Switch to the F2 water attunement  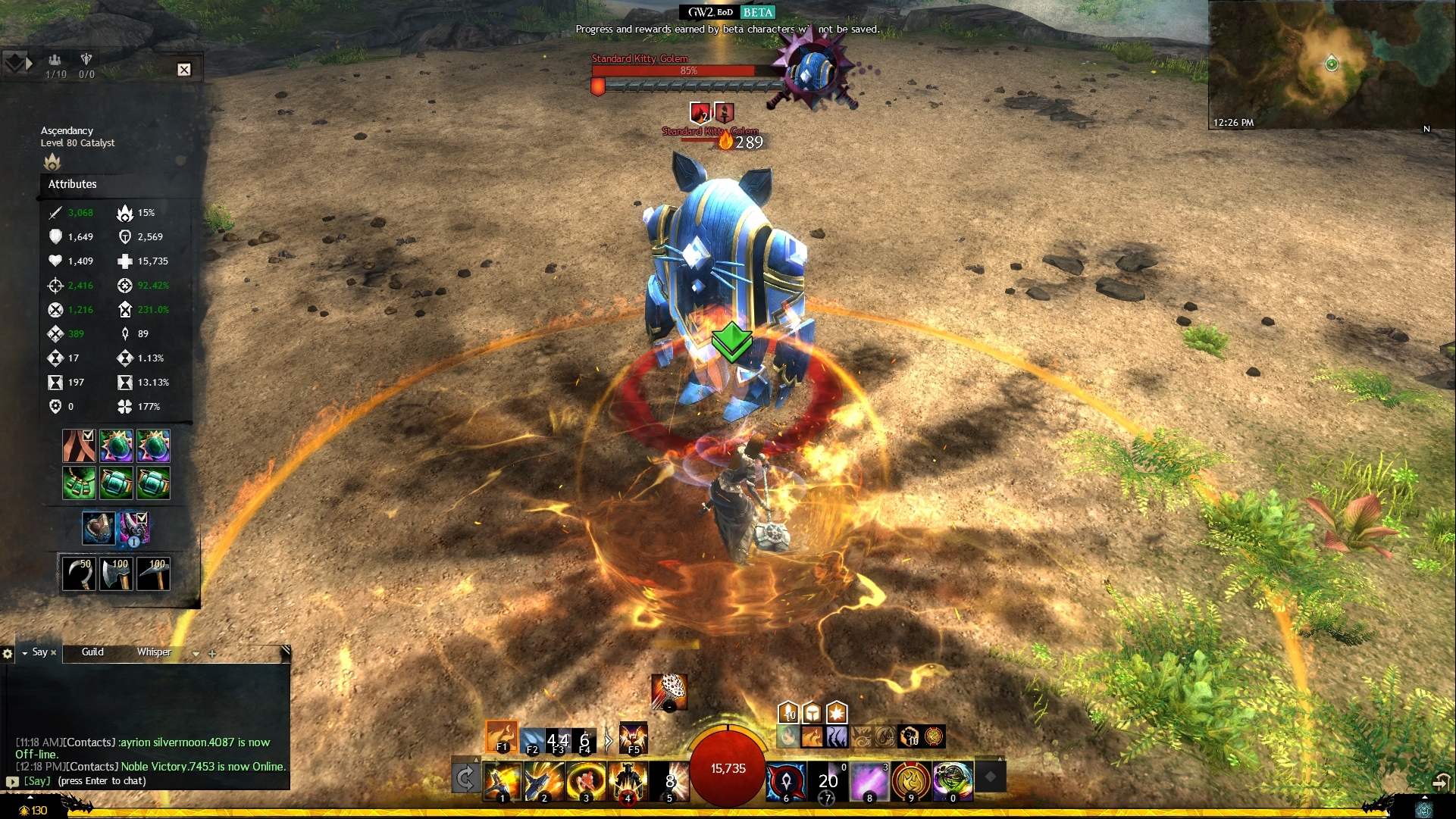[533, 739]
